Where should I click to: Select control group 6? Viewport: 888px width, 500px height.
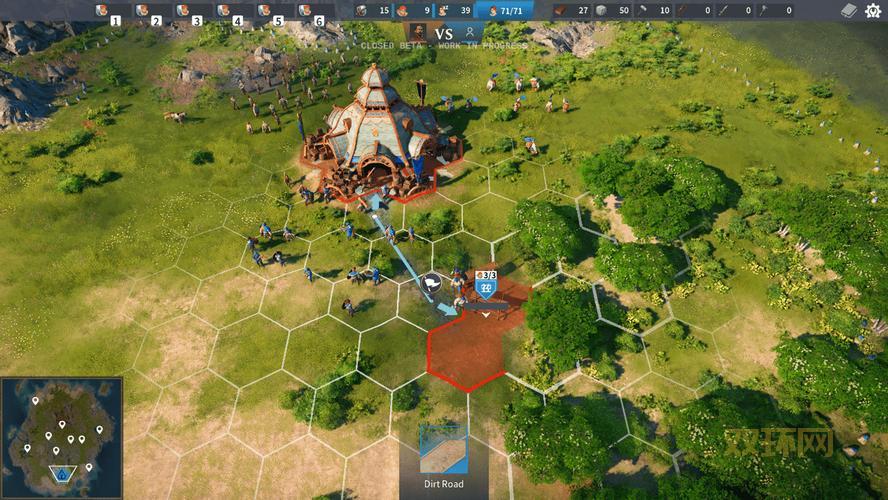click(311, 12)
